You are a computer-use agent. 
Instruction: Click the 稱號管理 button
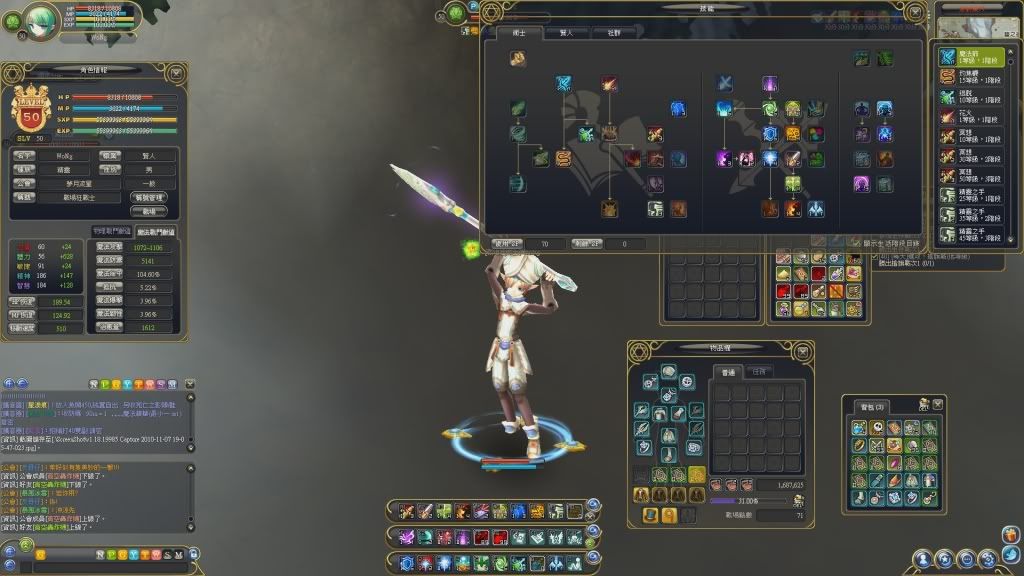click(x=149, y=198)
